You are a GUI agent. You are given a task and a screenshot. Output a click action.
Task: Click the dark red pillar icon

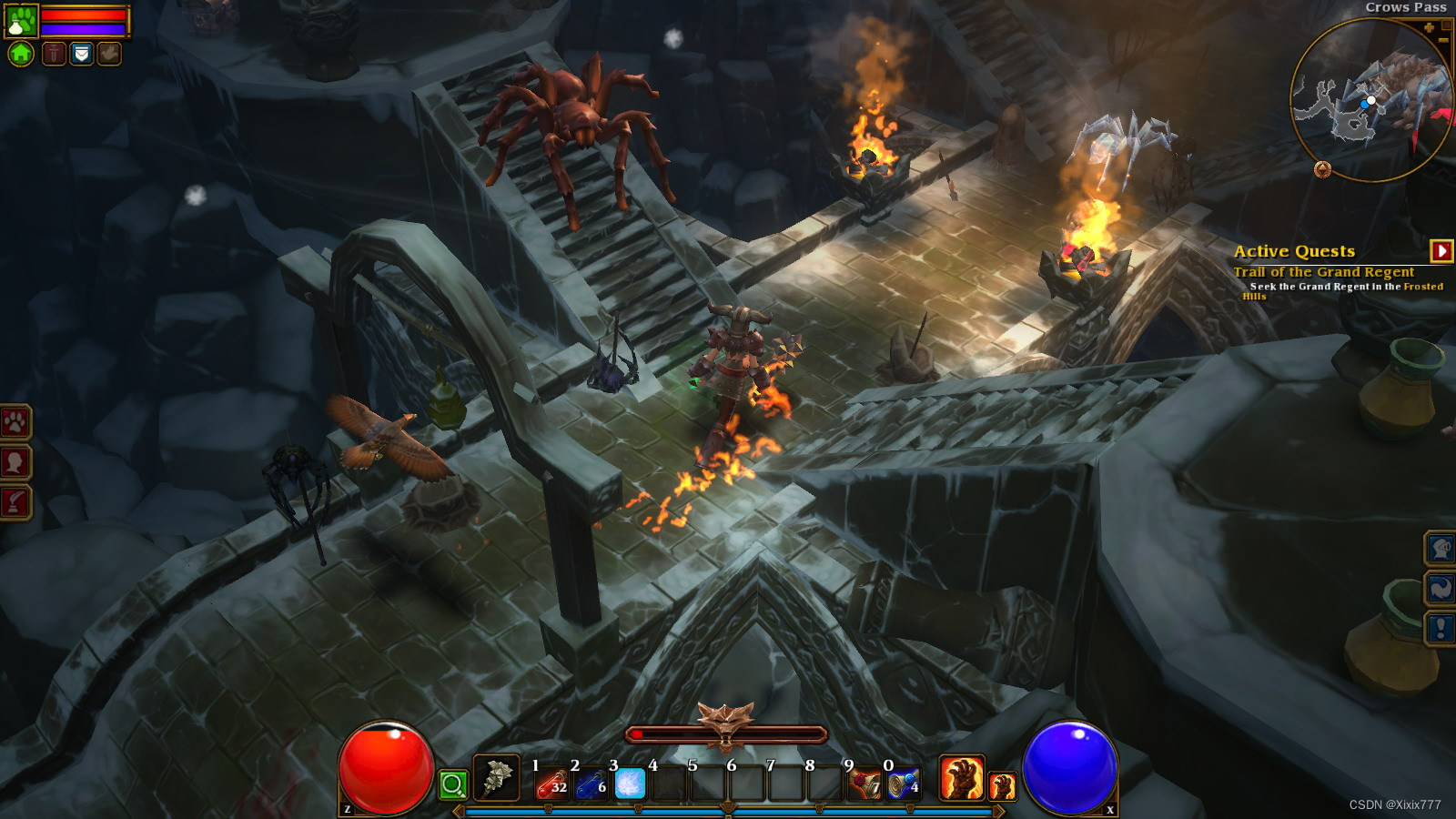(x=55, y=55)
